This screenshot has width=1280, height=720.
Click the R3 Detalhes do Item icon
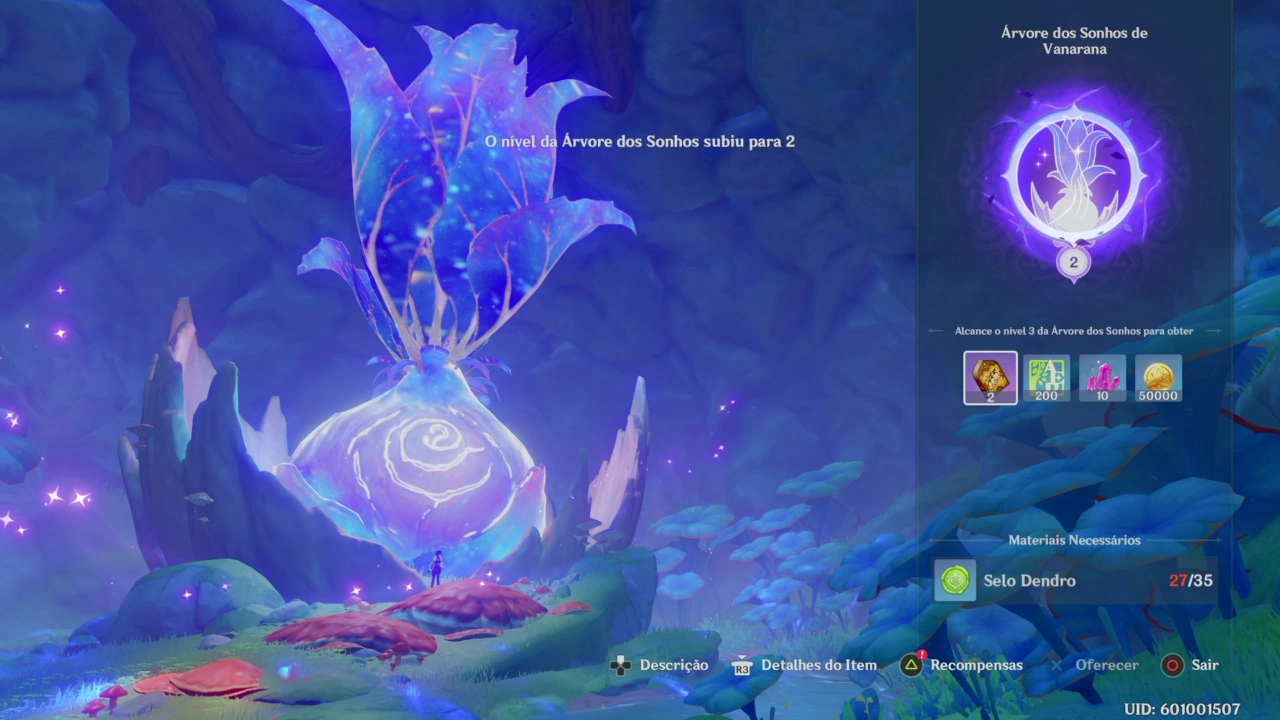pyautogui.click(x=742, y=666)
